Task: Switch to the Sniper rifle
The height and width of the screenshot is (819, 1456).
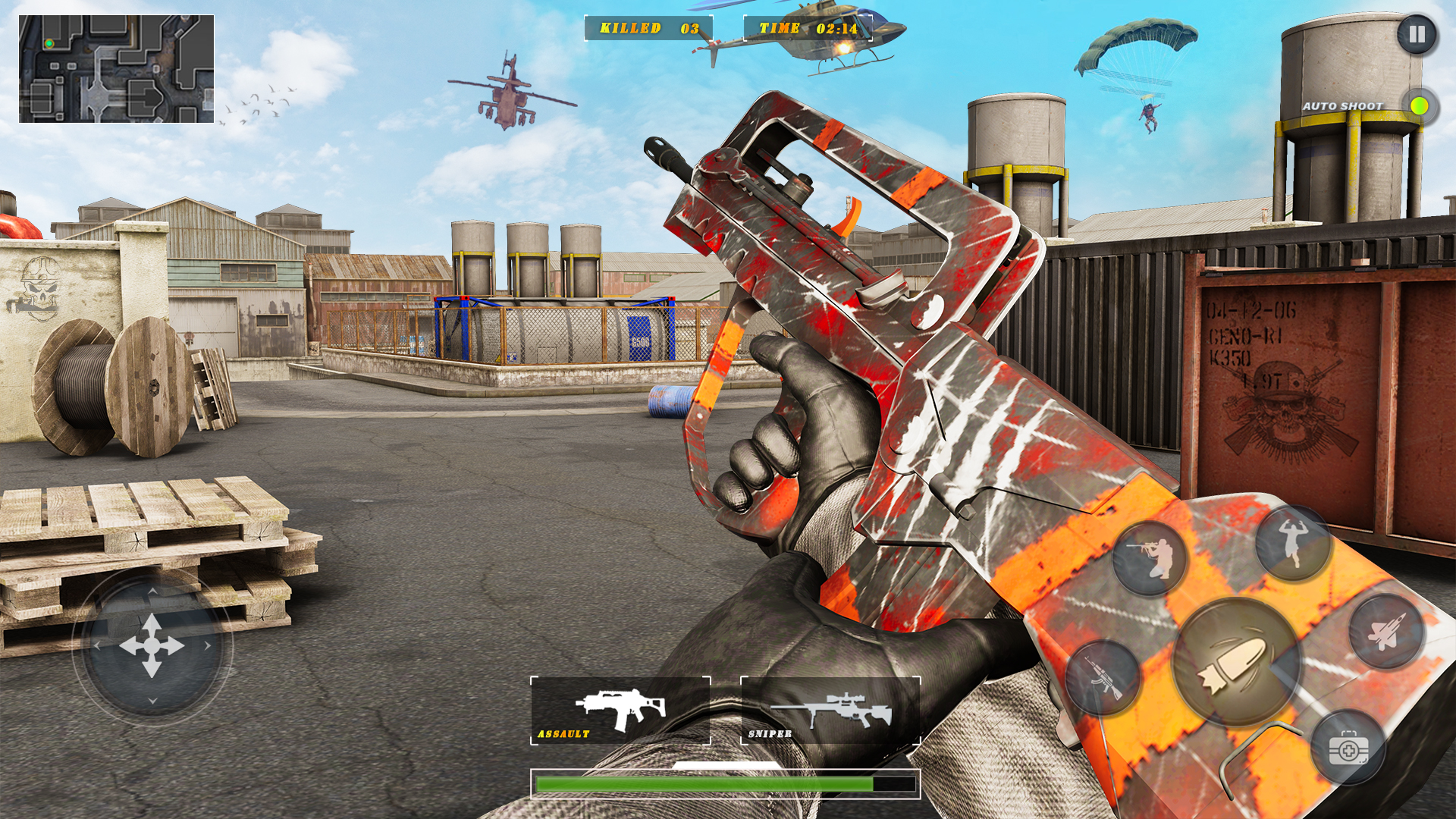Action: coord(830,711)
